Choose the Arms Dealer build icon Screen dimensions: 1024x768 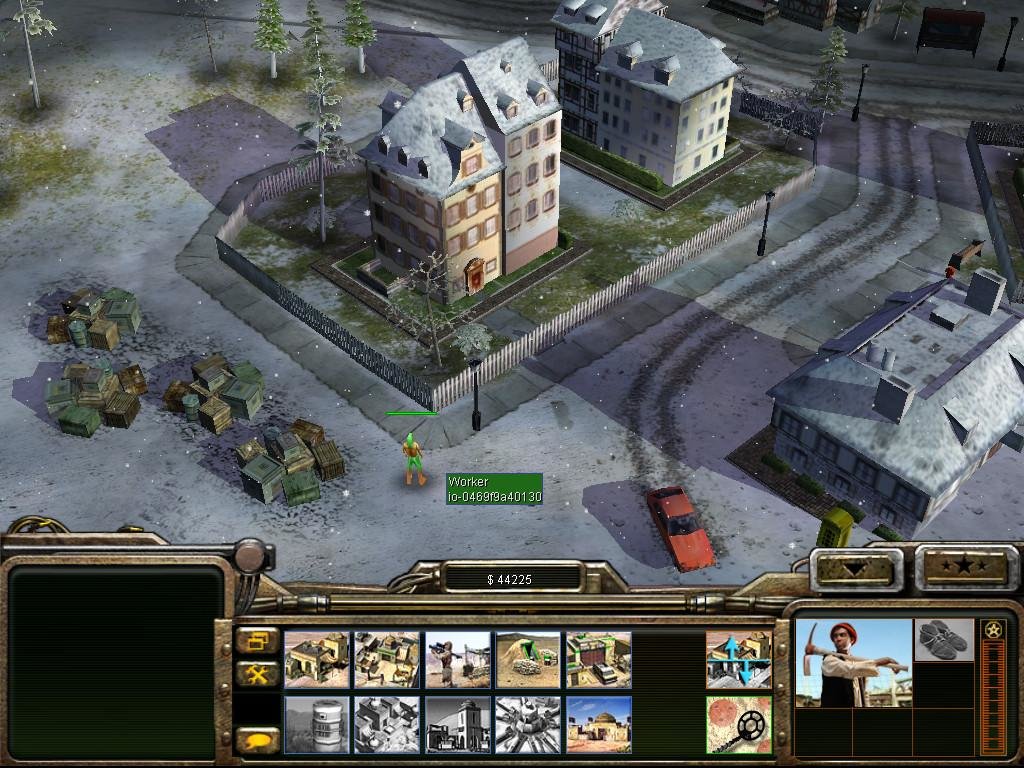(598, 659)
